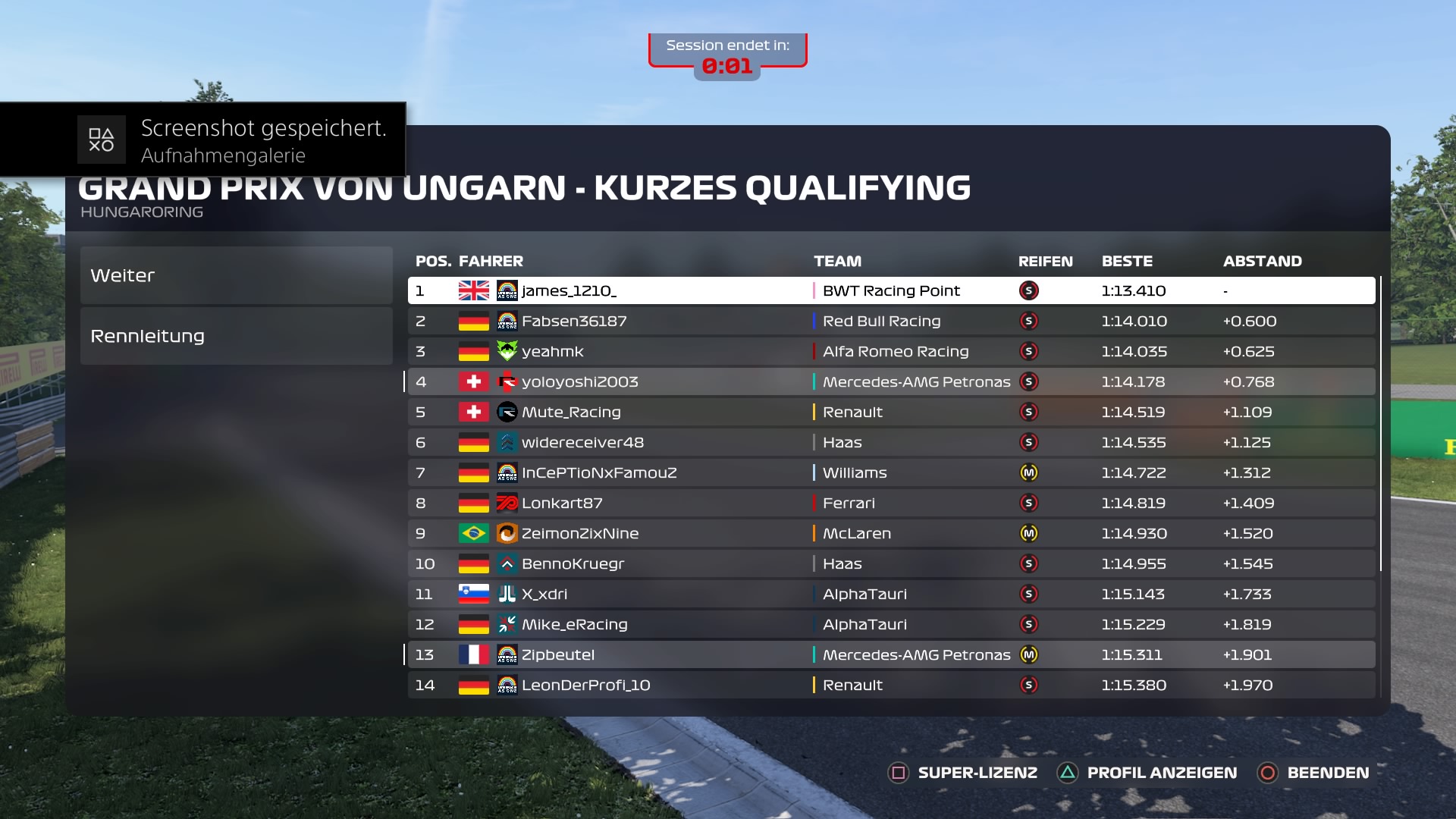The height and width of the screenshot is (819, 1456).
Task: Select the yeahmk driver row
Action: pos(891,351)
